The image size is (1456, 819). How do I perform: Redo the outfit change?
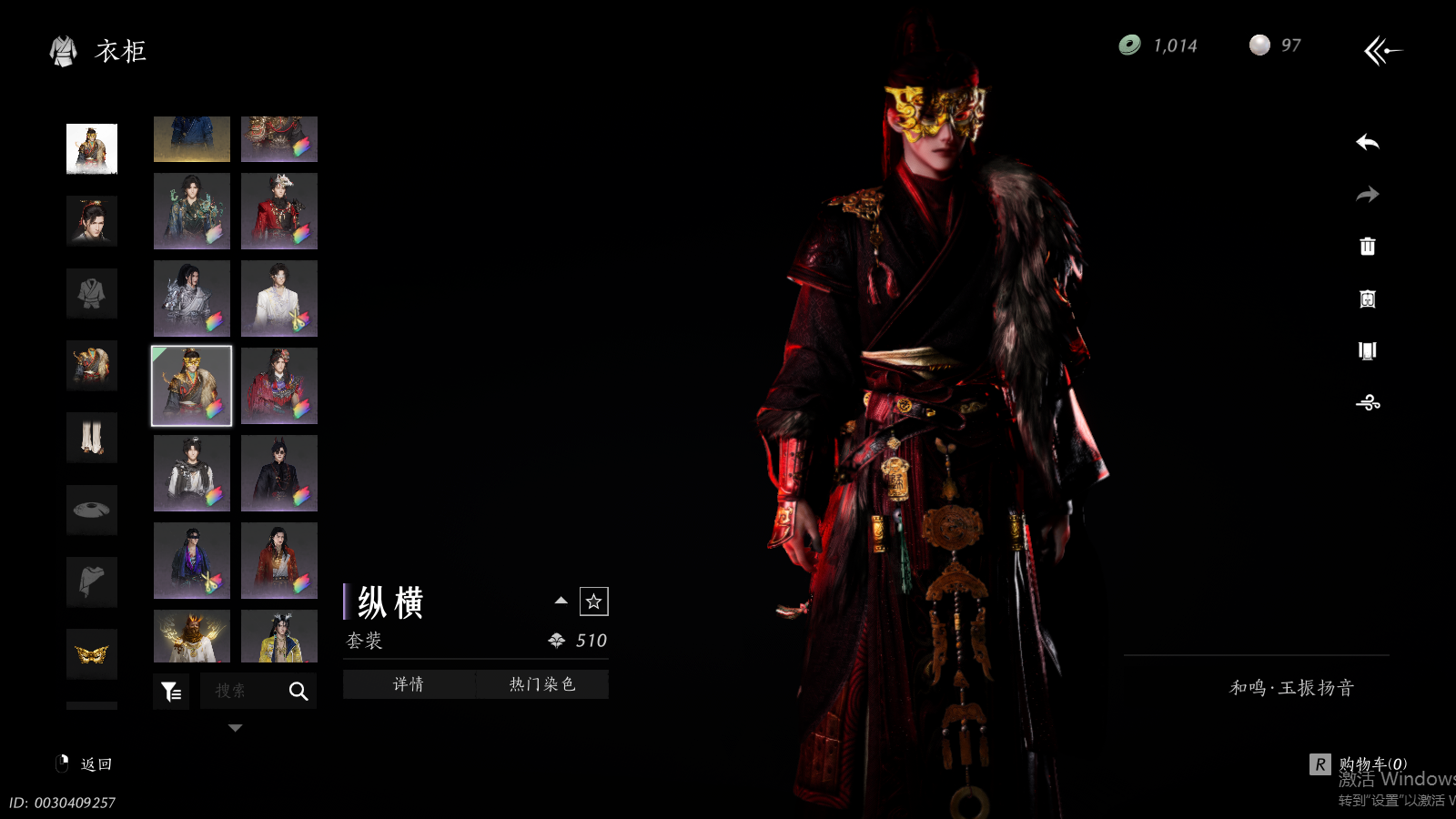coord(1367,195)
